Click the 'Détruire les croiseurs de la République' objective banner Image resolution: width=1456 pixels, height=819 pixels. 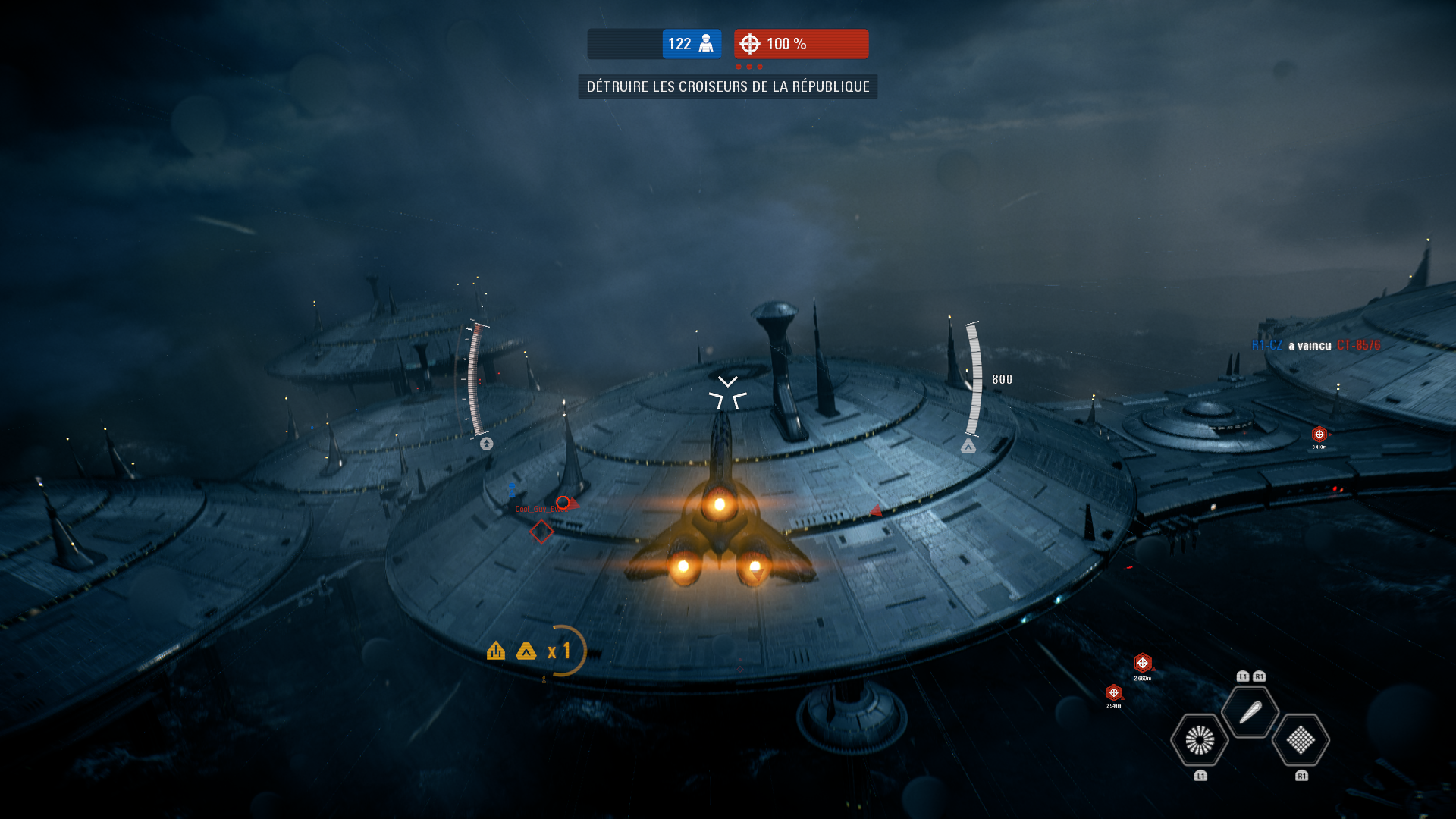[728, 86]
